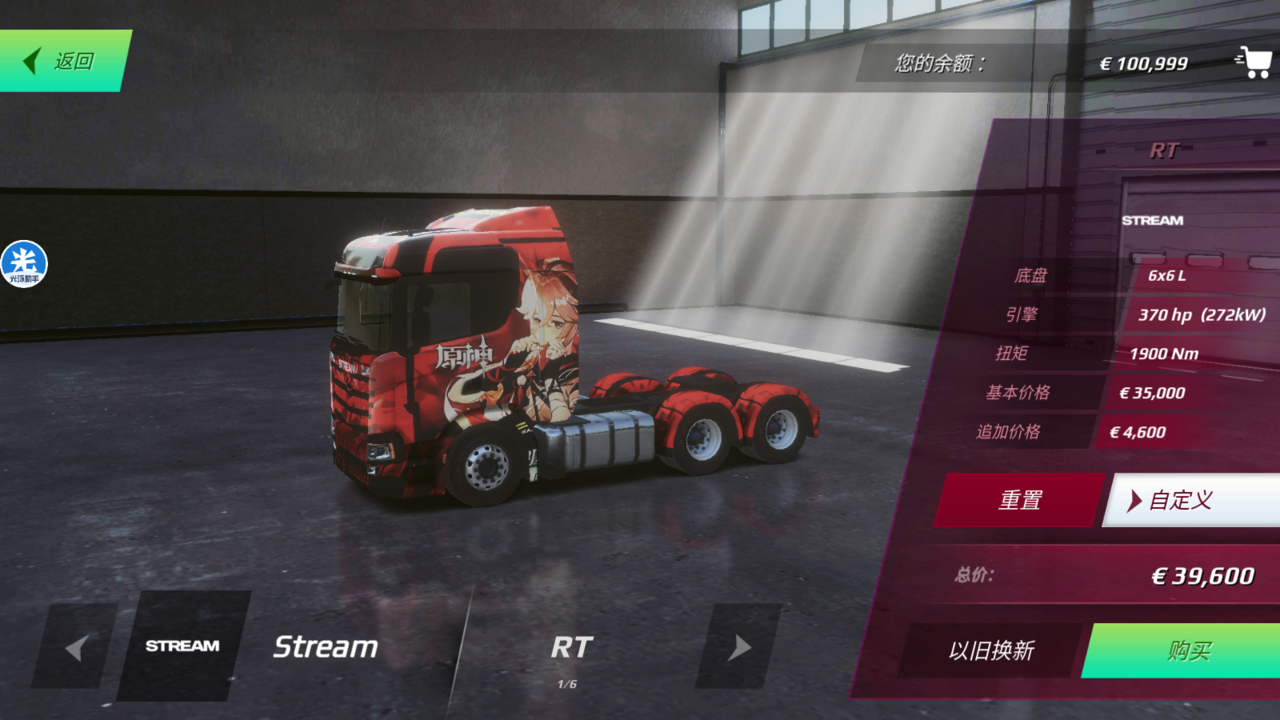Open 自定义 customization options
Screen dimensions: 1280x720
[x=1190, y=500]
